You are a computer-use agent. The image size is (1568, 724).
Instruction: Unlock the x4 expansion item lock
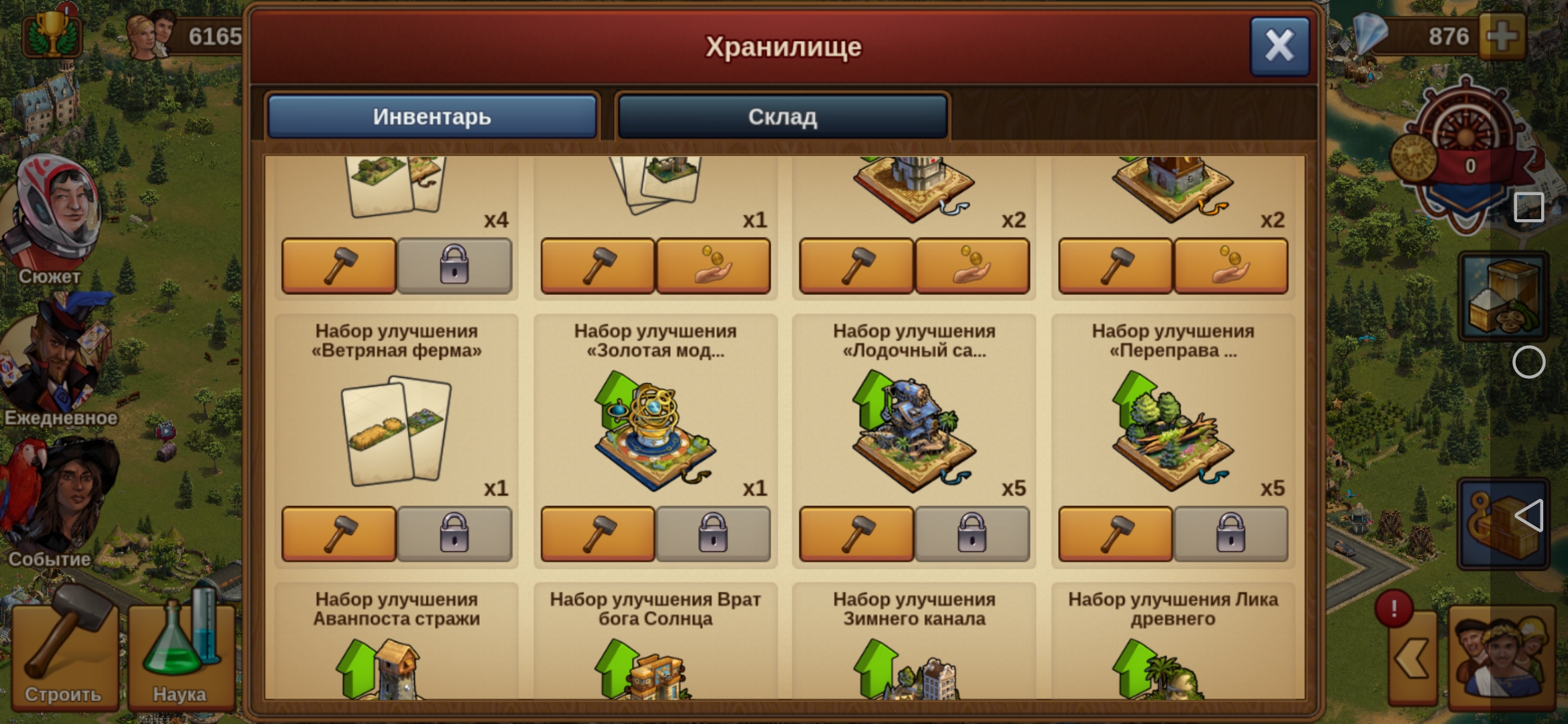pyautogui.click(x=456, y=266)
